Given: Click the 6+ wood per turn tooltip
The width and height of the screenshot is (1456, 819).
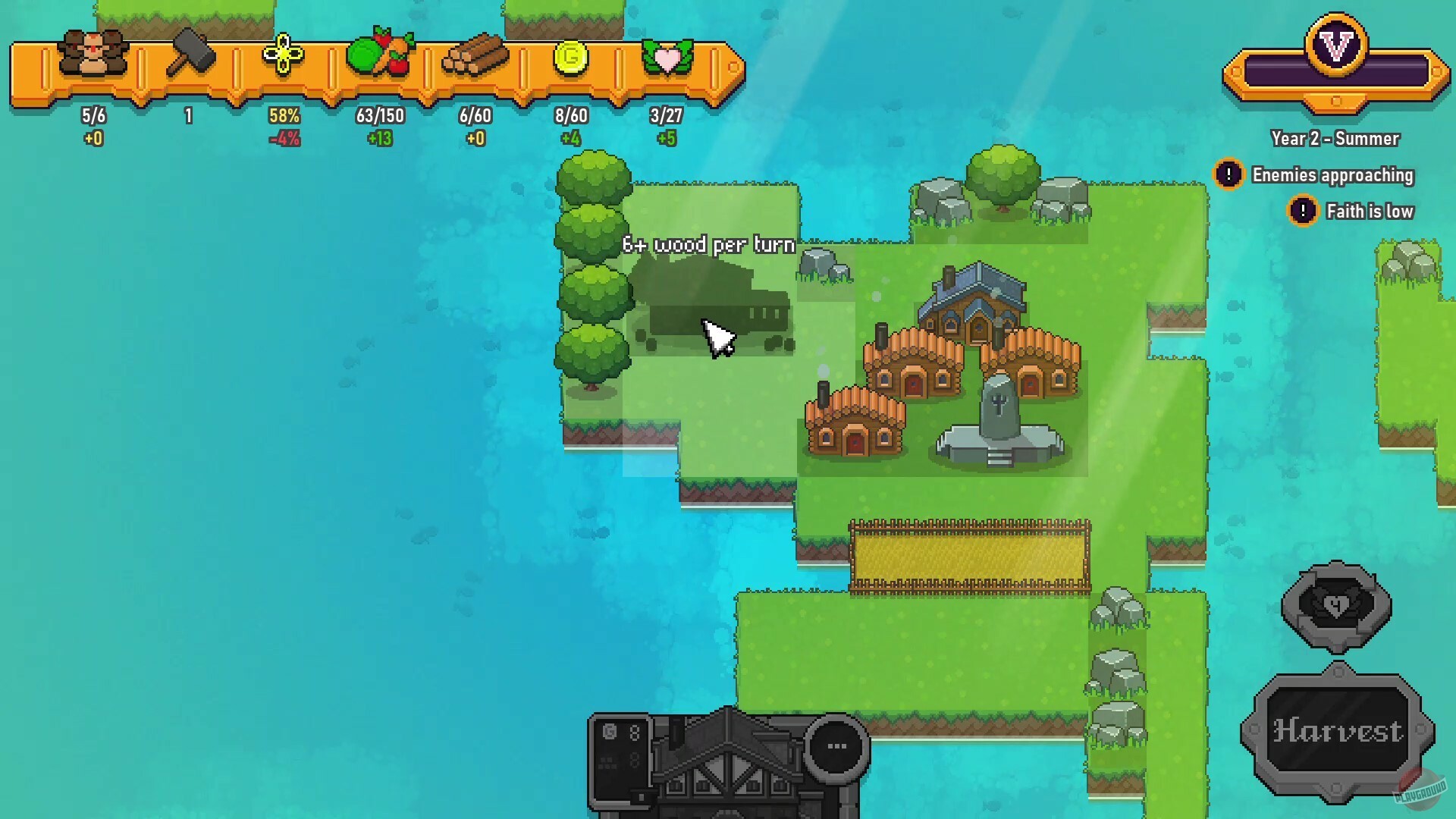Looking at the screenshot, I should (x=708, y=244).
